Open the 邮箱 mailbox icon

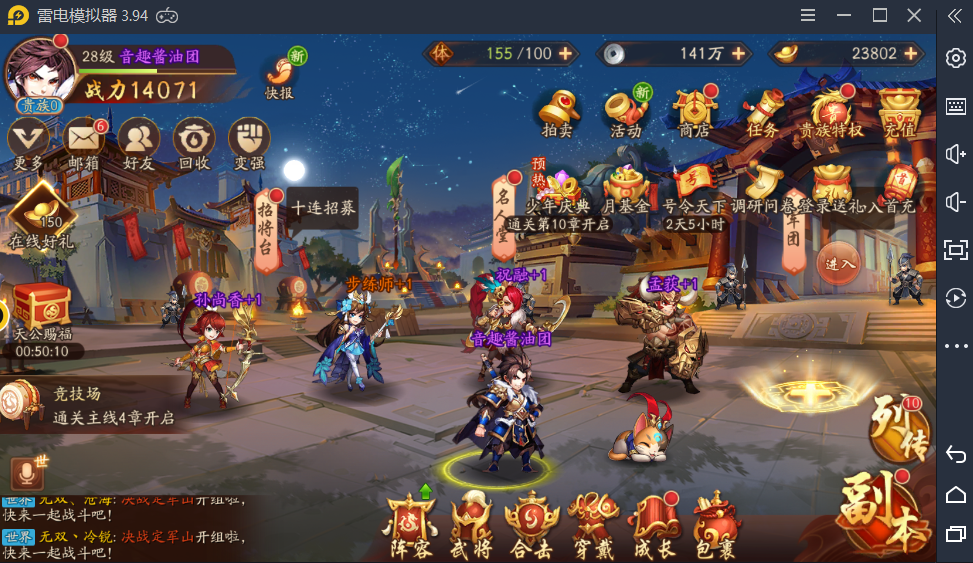83,139
